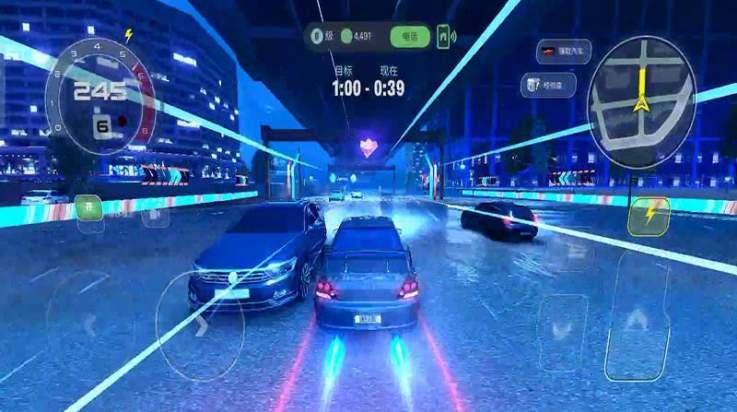Click the green pill button in top bar
This screenshot has width=737, height=412.
pos(408,38)
